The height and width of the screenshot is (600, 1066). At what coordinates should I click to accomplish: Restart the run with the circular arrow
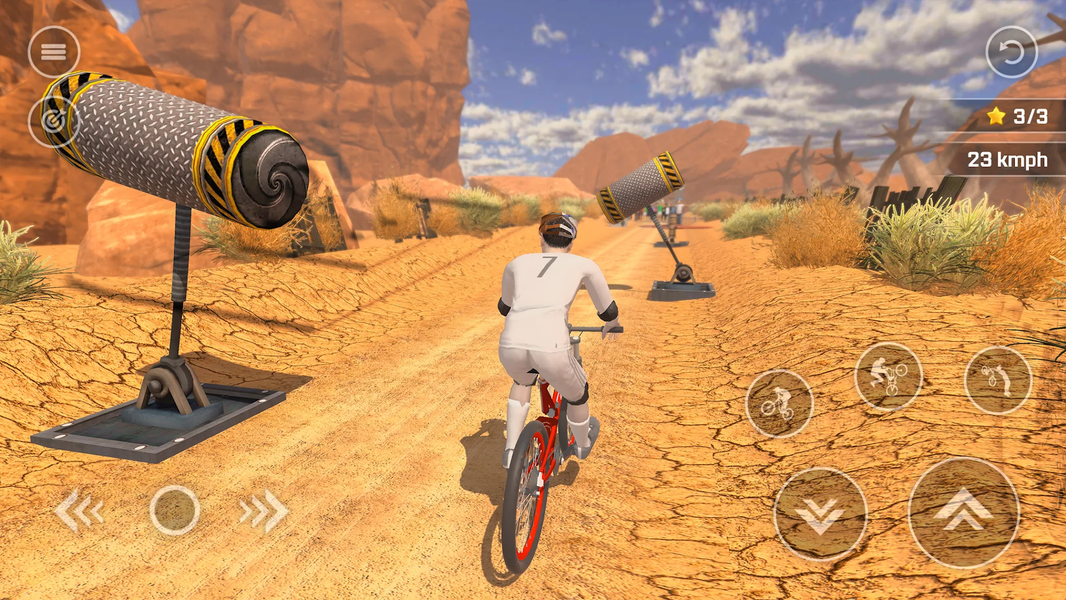point(1011,52)
